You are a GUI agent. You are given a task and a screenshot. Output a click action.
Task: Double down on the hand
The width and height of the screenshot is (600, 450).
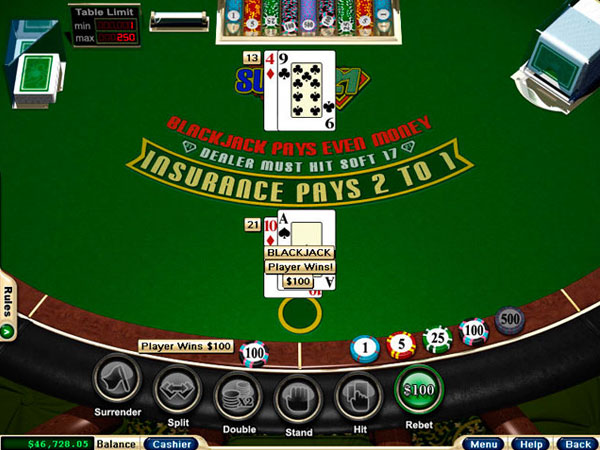point(238,392)
